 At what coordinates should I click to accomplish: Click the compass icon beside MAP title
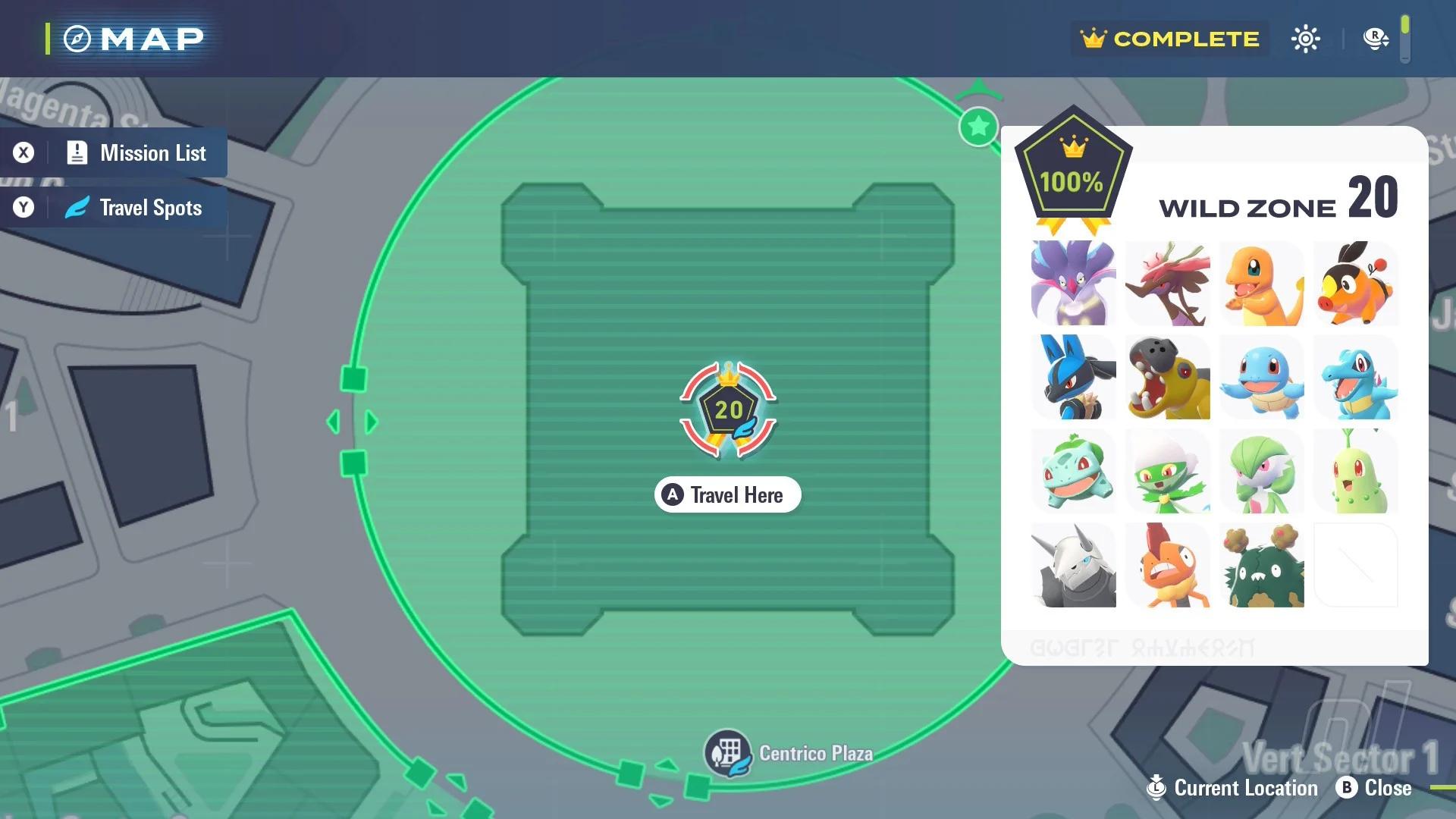point(77,38)
